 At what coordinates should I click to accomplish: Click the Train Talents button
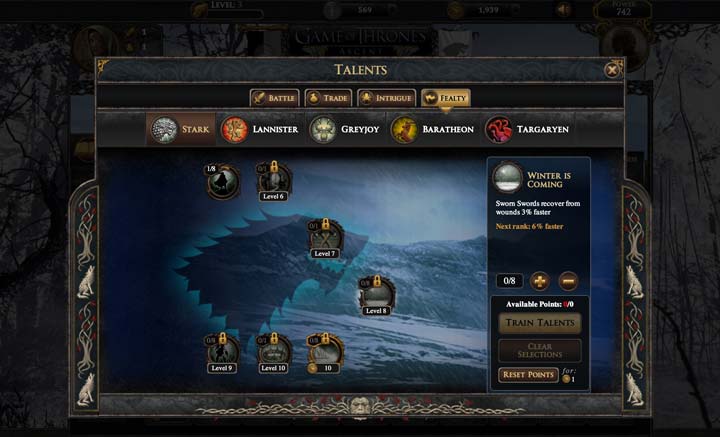[x=540, y=323]
